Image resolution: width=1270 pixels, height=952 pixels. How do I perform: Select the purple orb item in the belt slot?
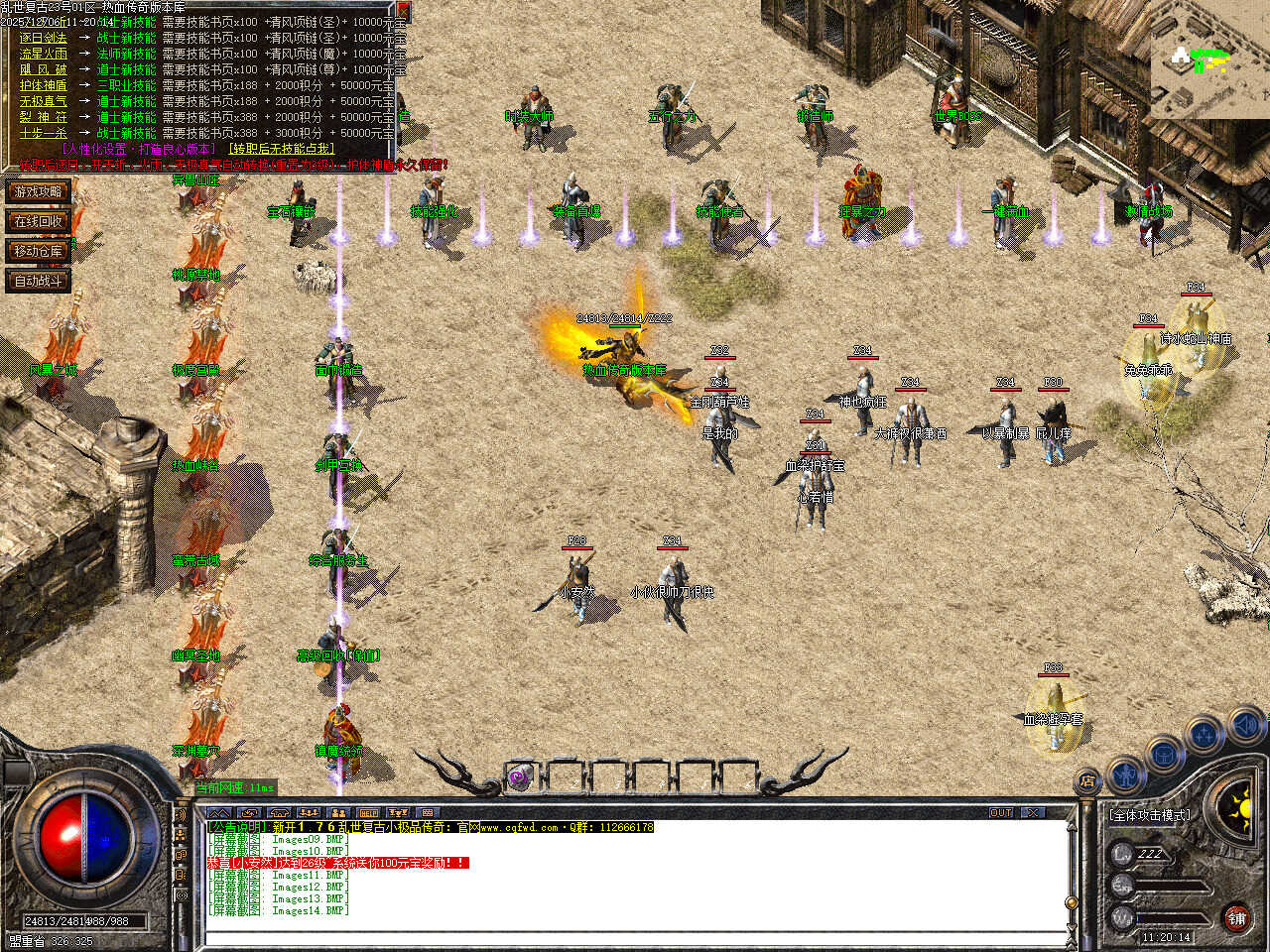[x=520, y=778]
